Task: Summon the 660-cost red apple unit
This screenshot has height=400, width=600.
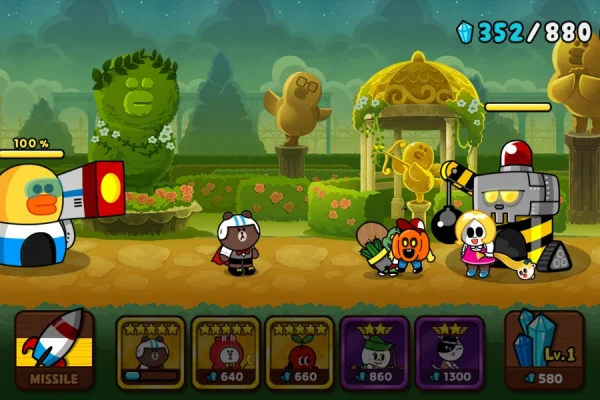Action: (x=299, y=351)
